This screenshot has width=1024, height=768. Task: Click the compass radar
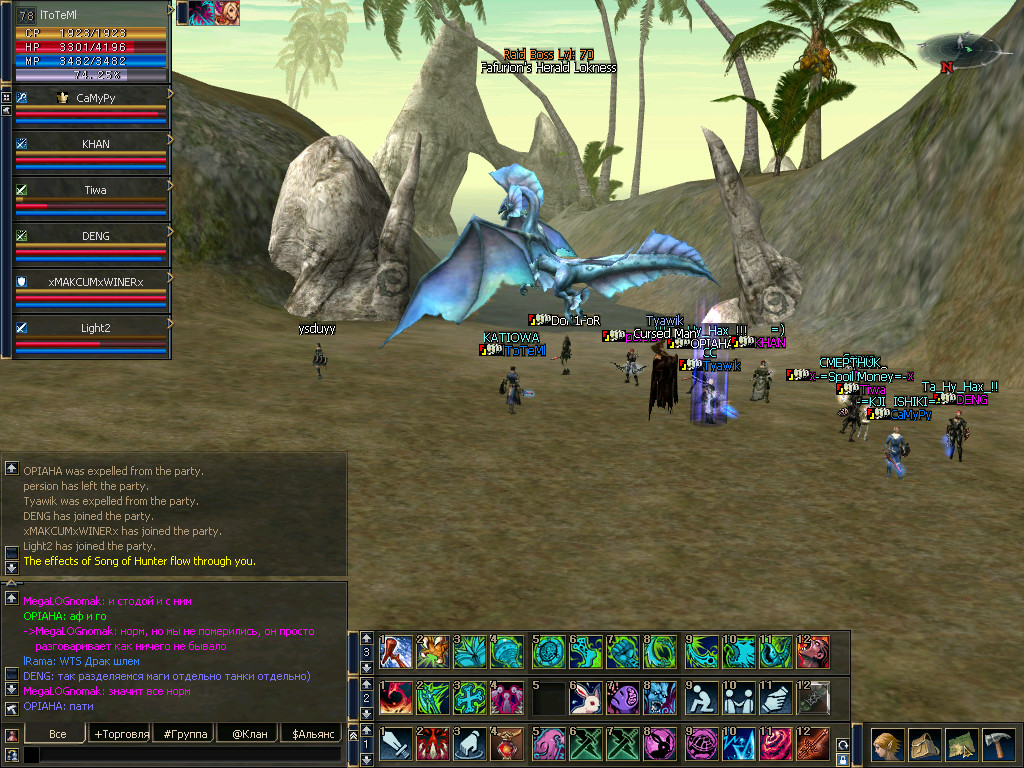click(957, 46)
